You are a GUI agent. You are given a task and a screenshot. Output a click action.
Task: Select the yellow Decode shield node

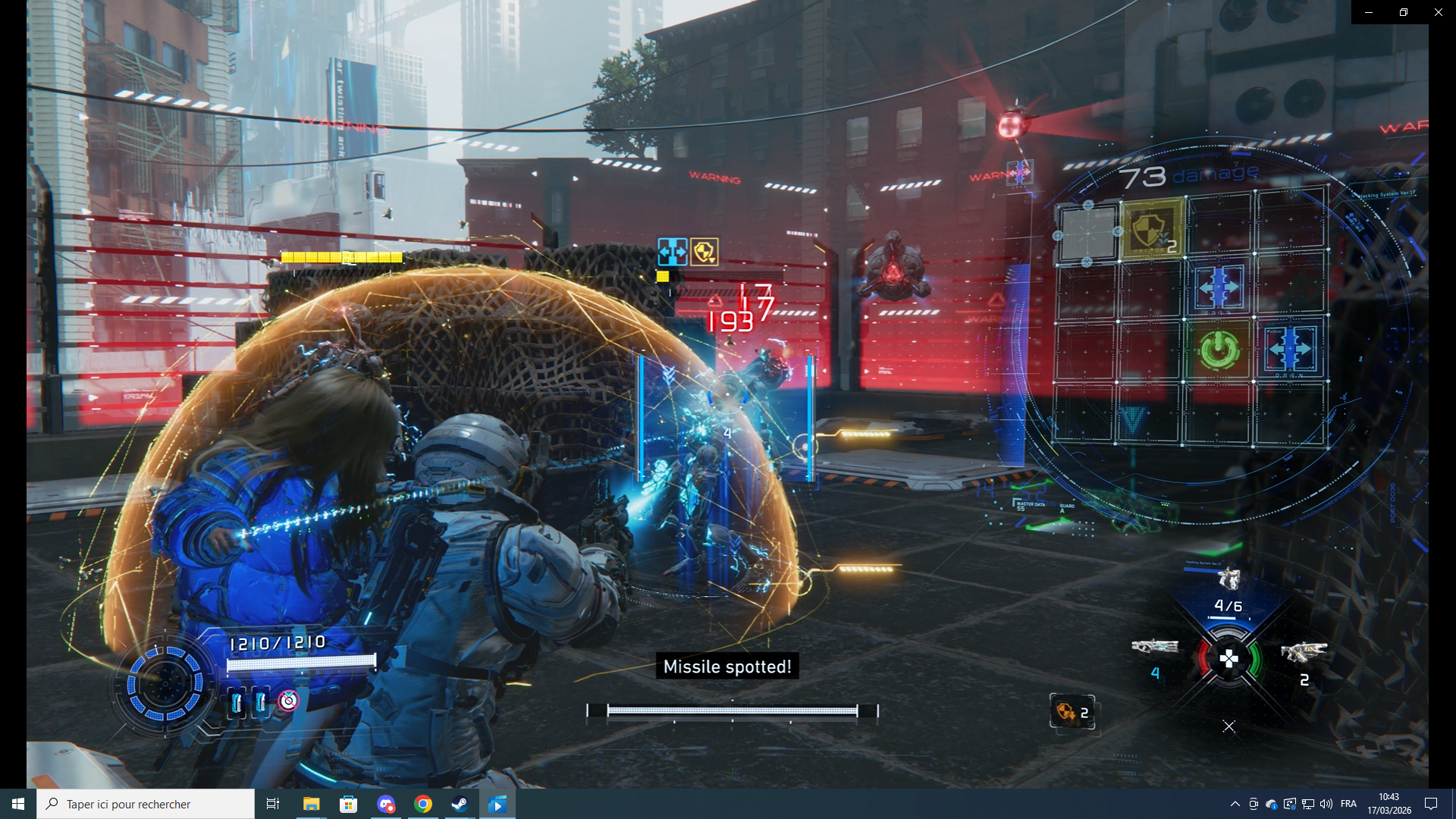point(1152,229)
